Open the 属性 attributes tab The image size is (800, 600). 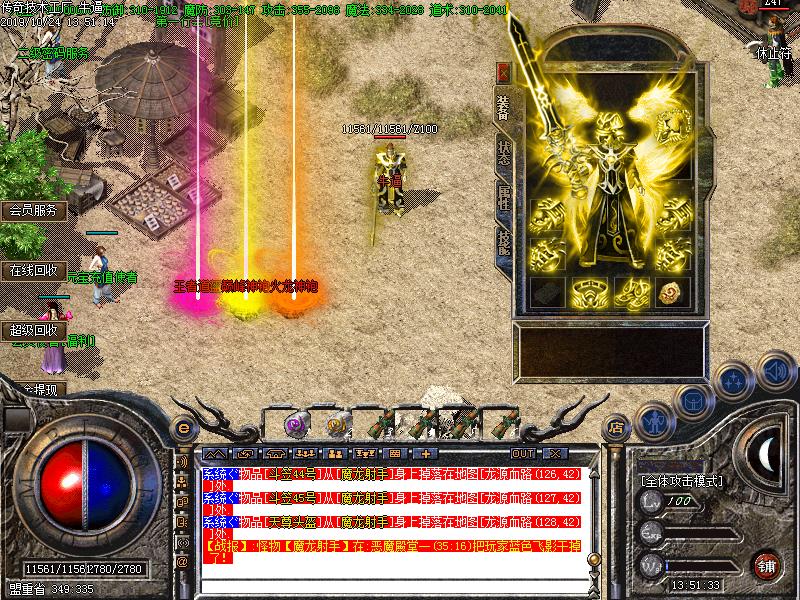click(503, 195)
